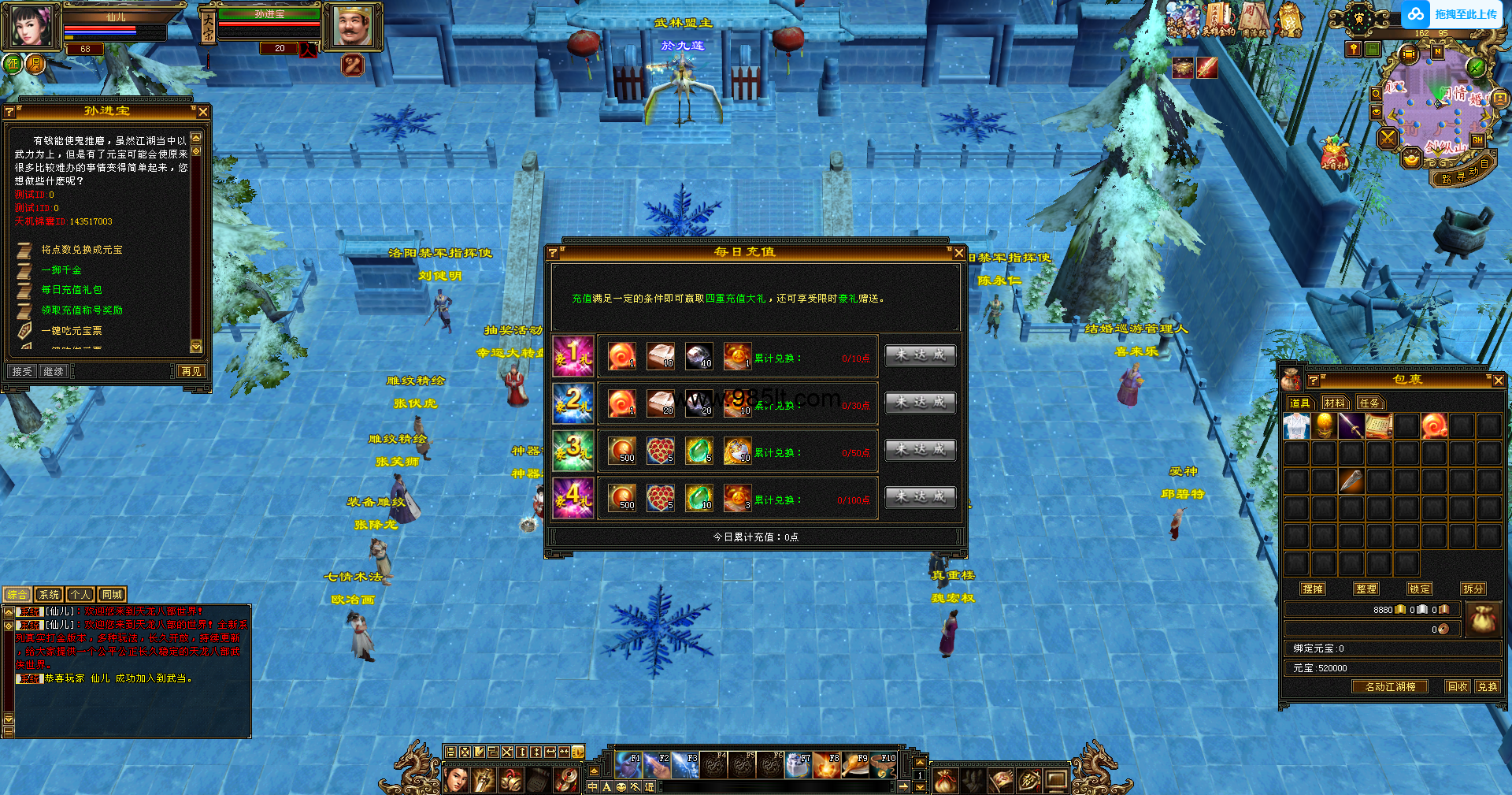
Task: Click the 再见 button in the NPC dialogue
Action: [x=191, y=371]
